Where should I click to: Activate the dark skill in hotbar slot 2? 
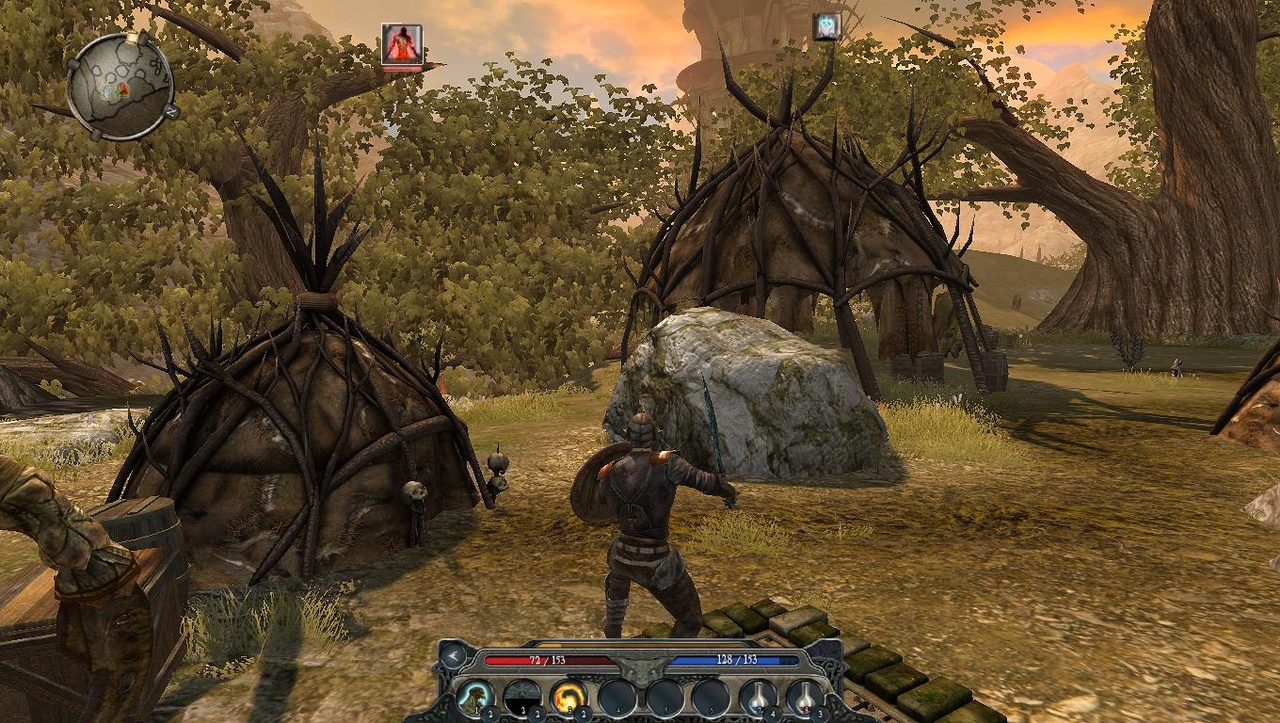point(523,695)
